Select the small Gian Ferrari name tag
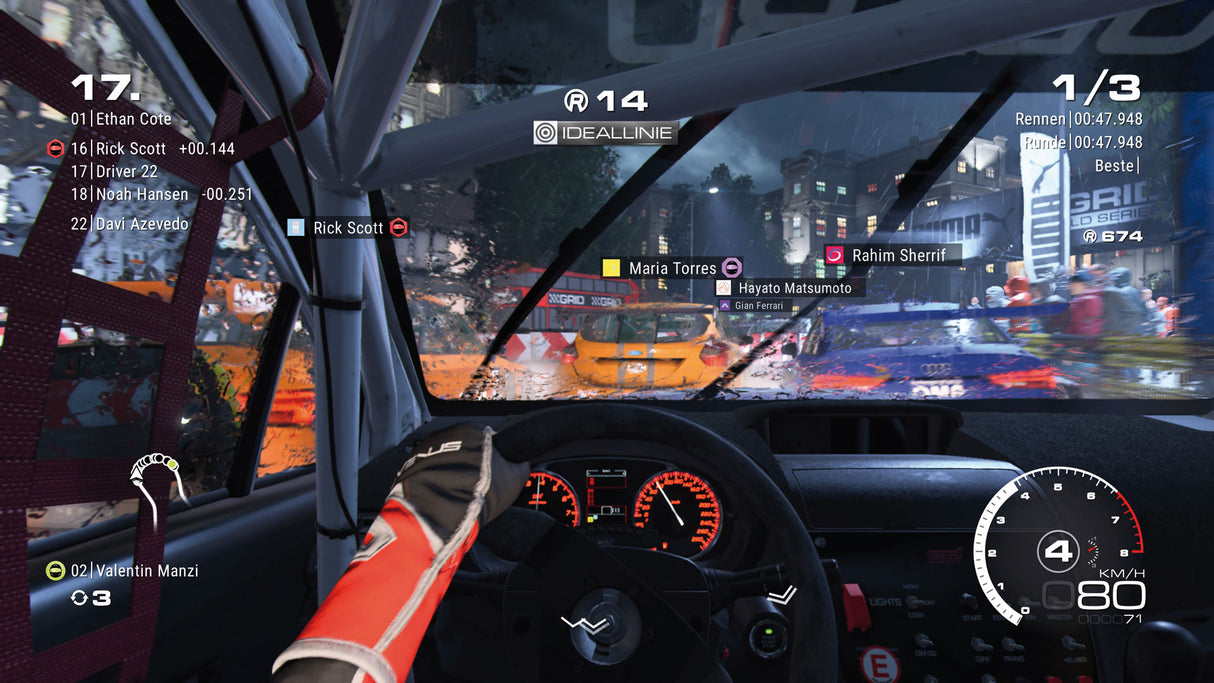This screenshot has width=1214, height=683. pyautogui.click(x=755, y=305)
